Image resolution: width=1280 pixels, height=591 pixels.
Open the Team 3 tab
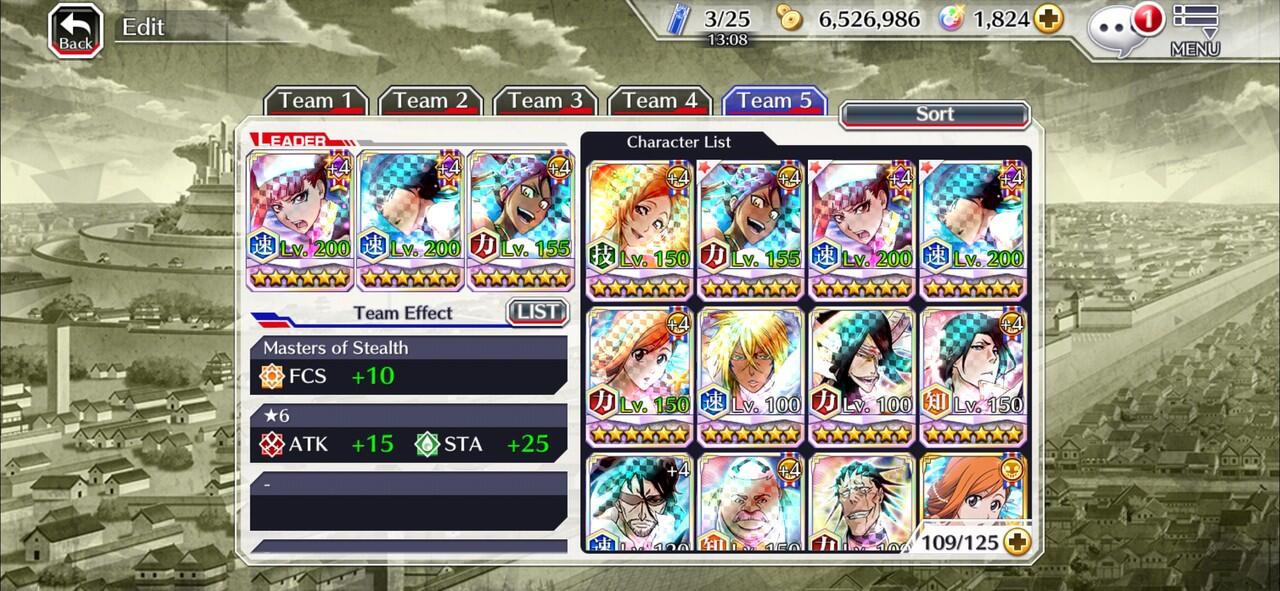point(545,101)
